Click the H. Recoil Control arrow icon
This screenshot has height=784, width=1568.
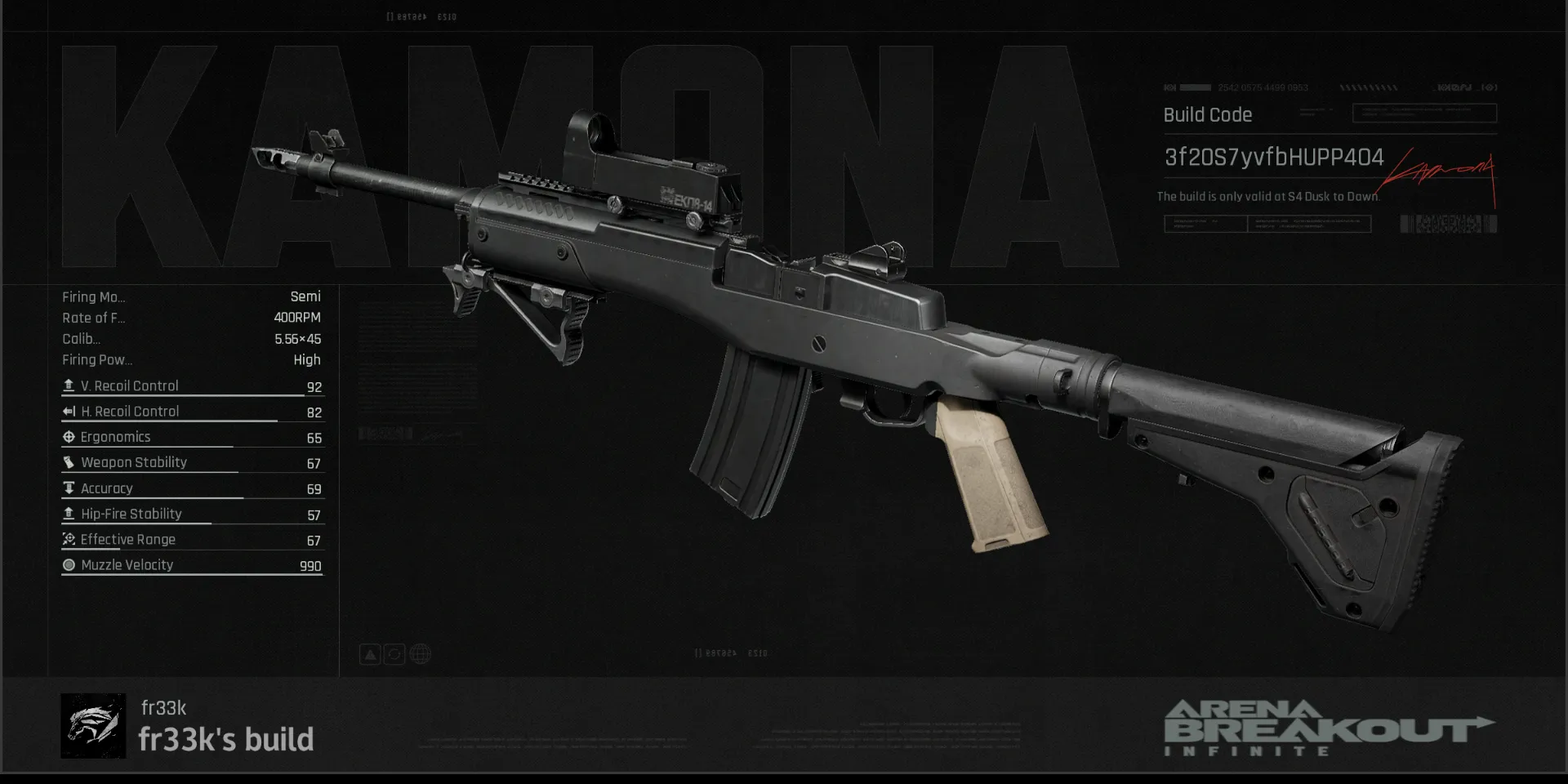[x=69, y=411]
